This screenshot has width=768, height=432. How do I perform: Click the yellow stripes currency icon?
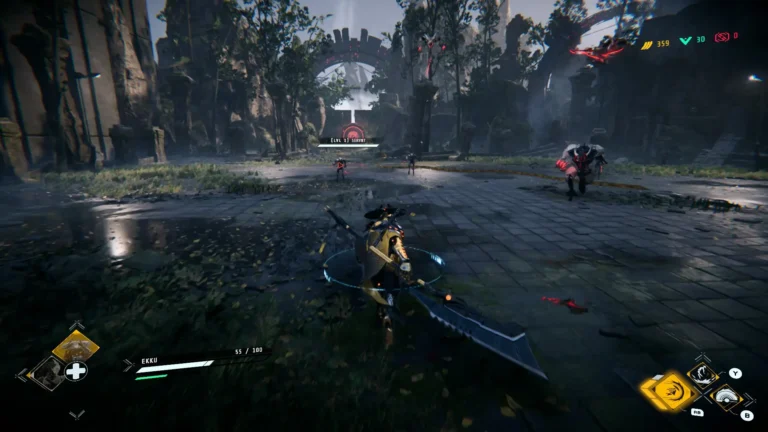click(x=646, y=44)
